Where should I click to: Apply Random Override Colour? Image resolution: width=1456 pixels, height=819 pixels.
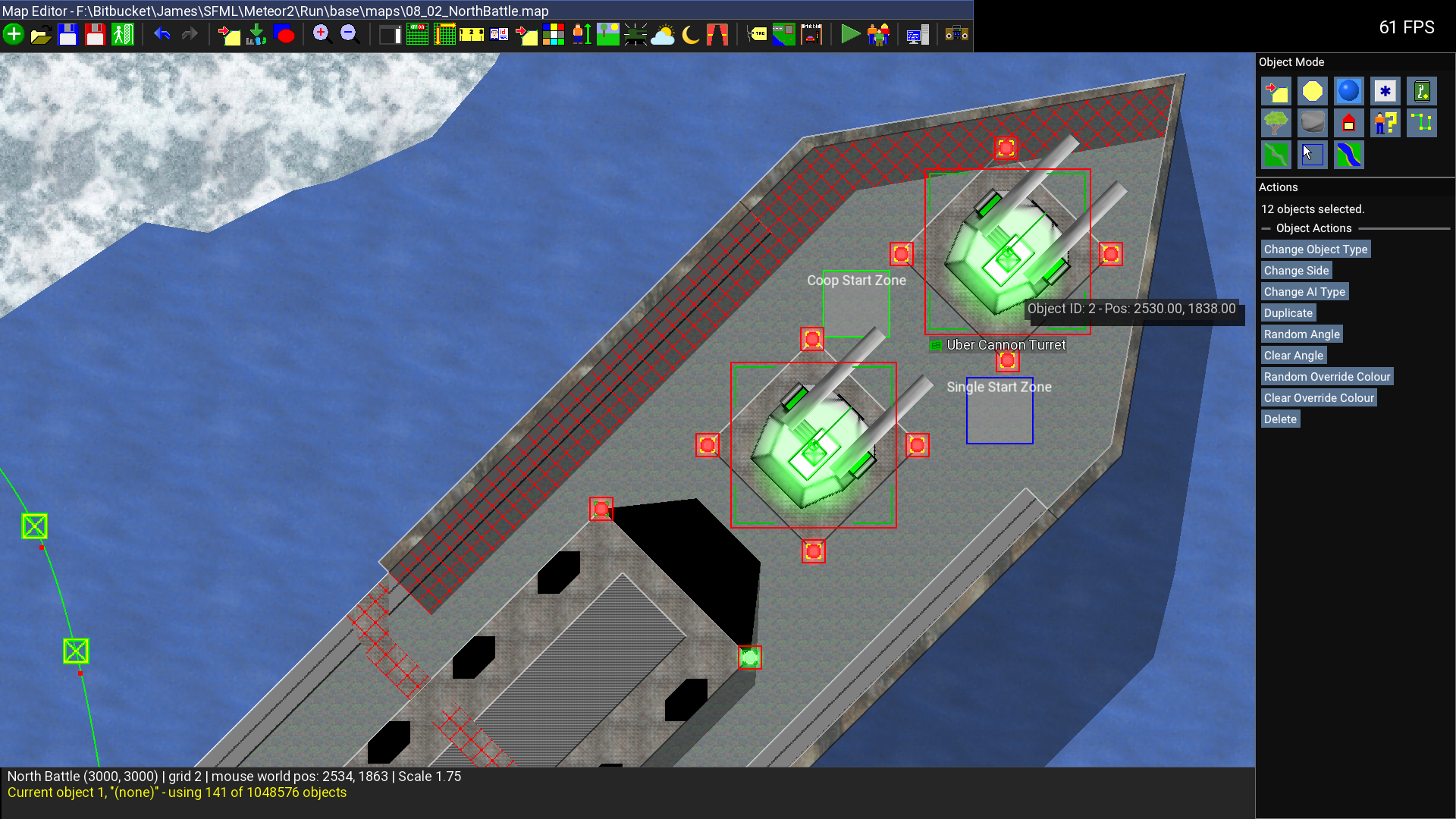1326,377
